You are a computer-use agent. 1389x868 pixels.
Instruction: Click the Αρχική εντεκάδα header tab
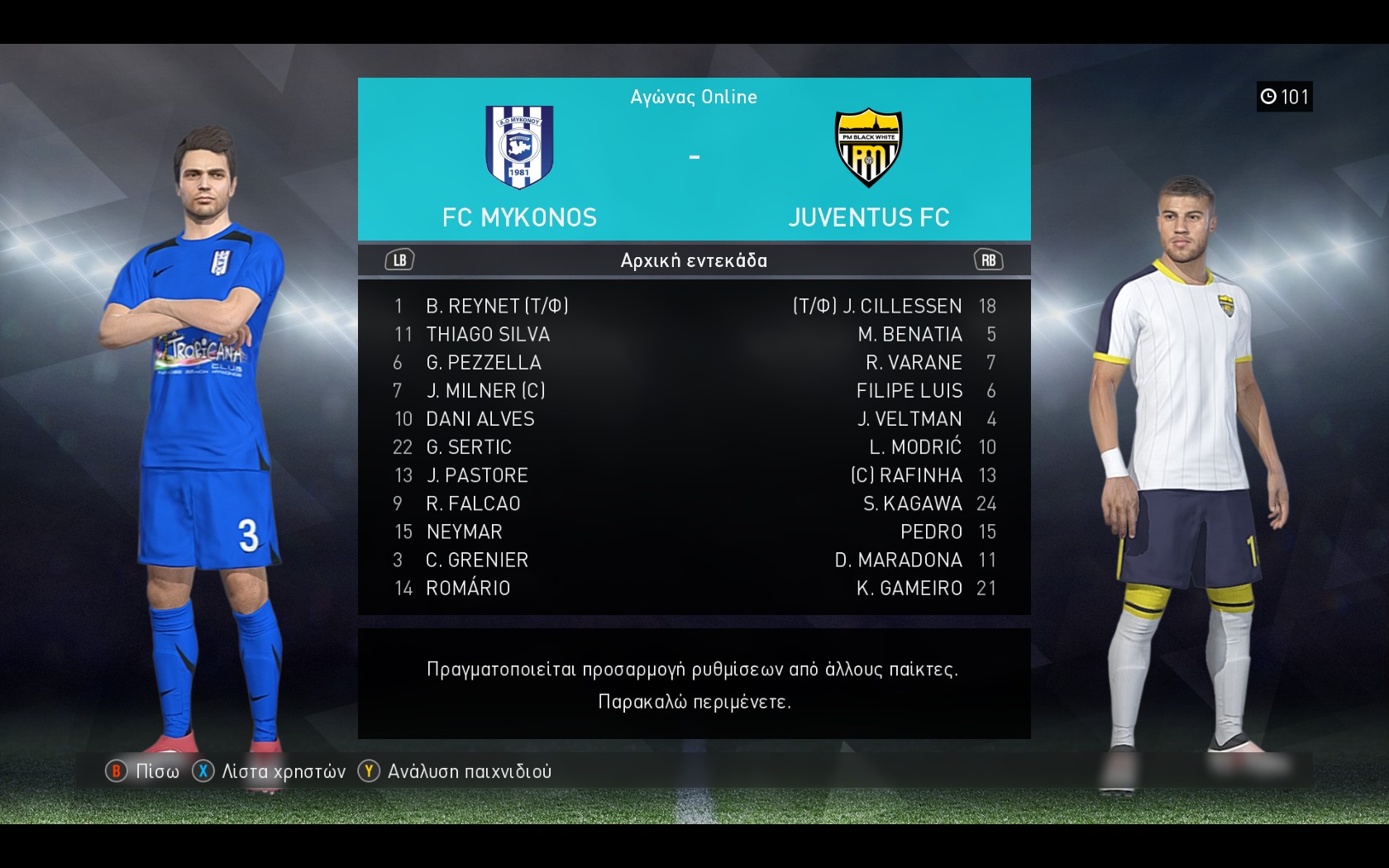pos(694,259)
